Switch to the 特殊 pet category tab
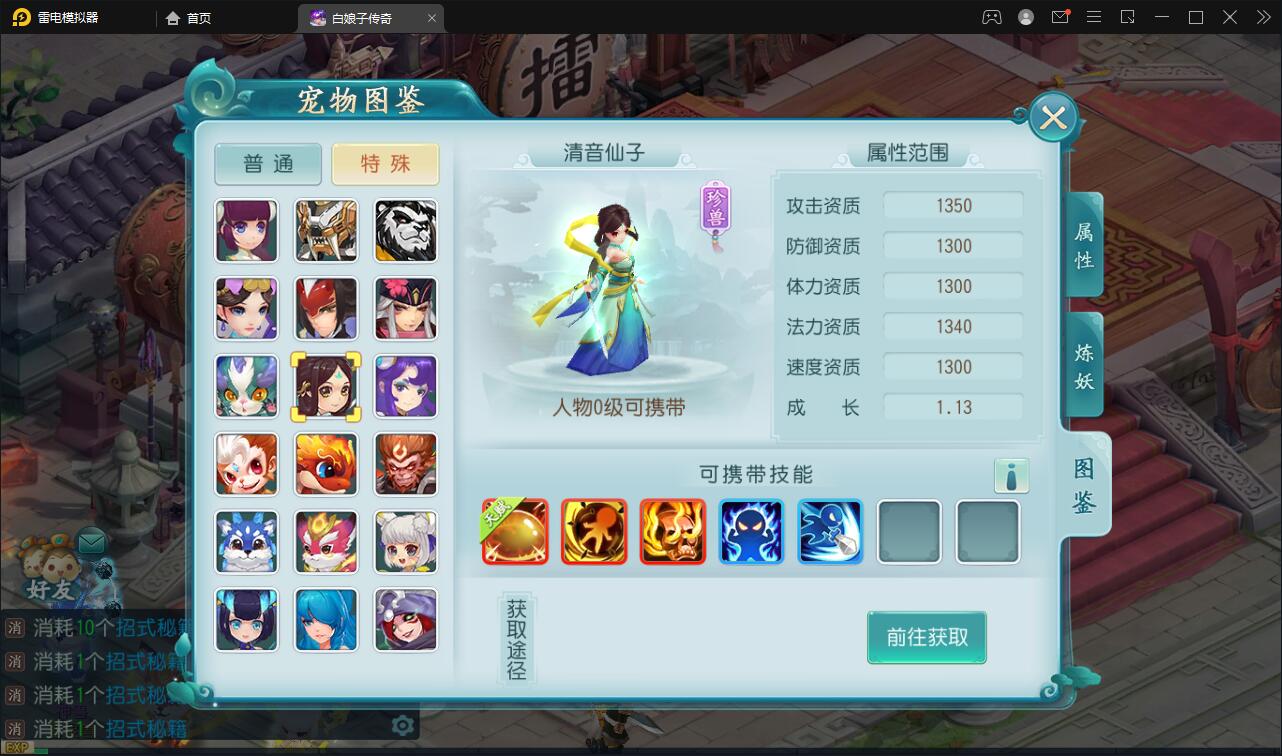1282x756 pixels. 386,163
